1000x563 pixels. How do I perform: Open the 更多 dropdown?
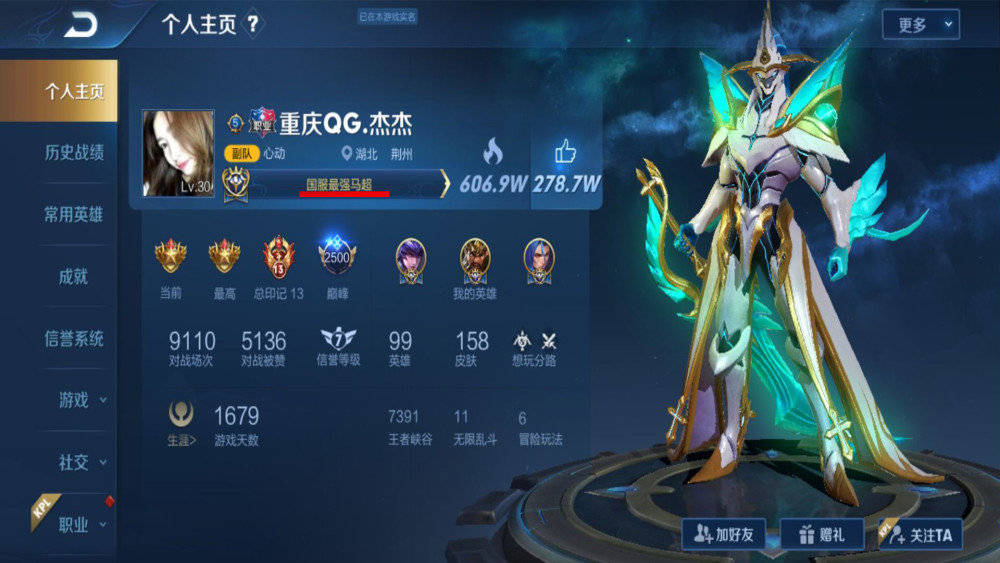point(920,25)
